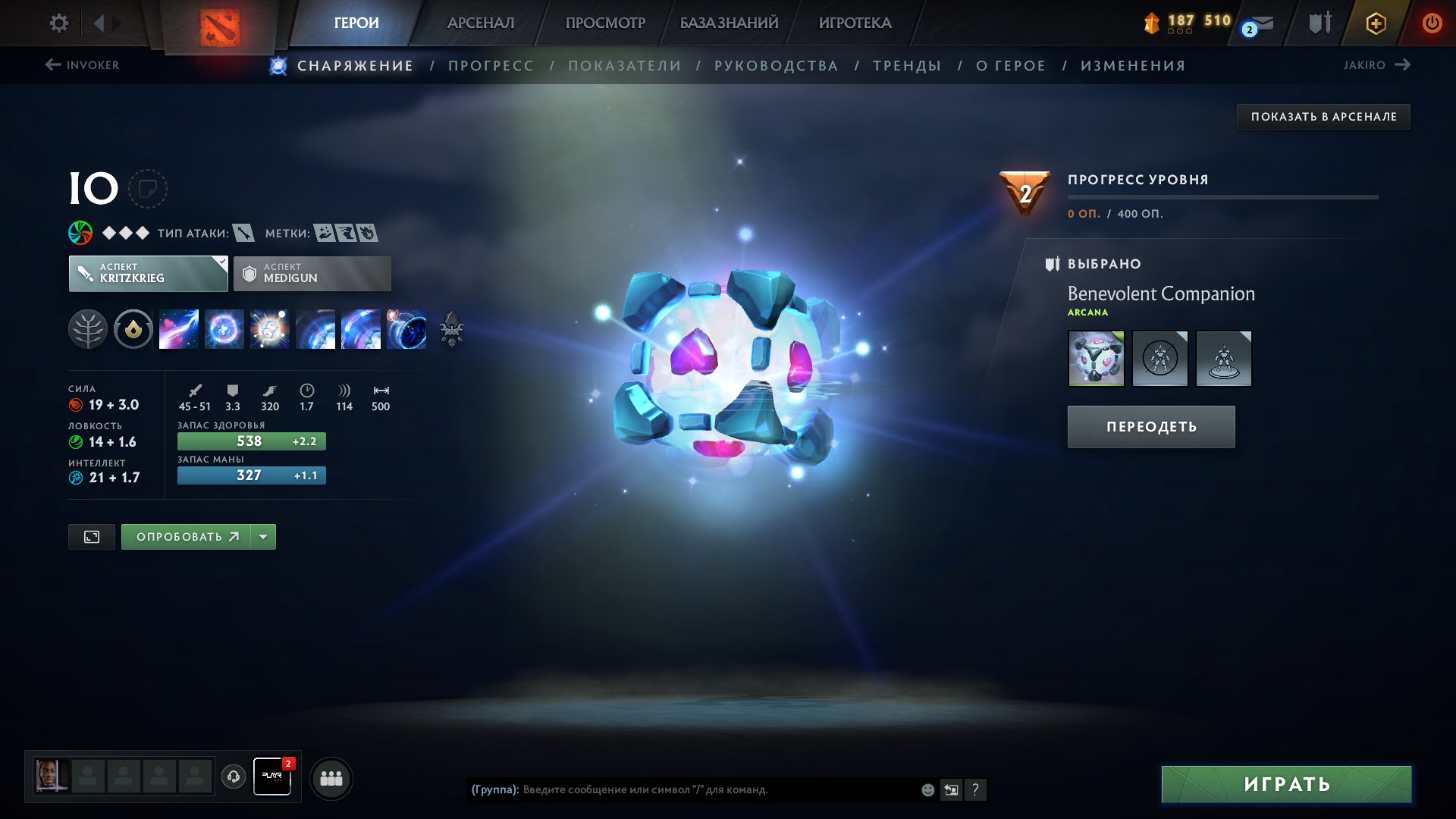Open the settings gear icon

pos(58,23)
